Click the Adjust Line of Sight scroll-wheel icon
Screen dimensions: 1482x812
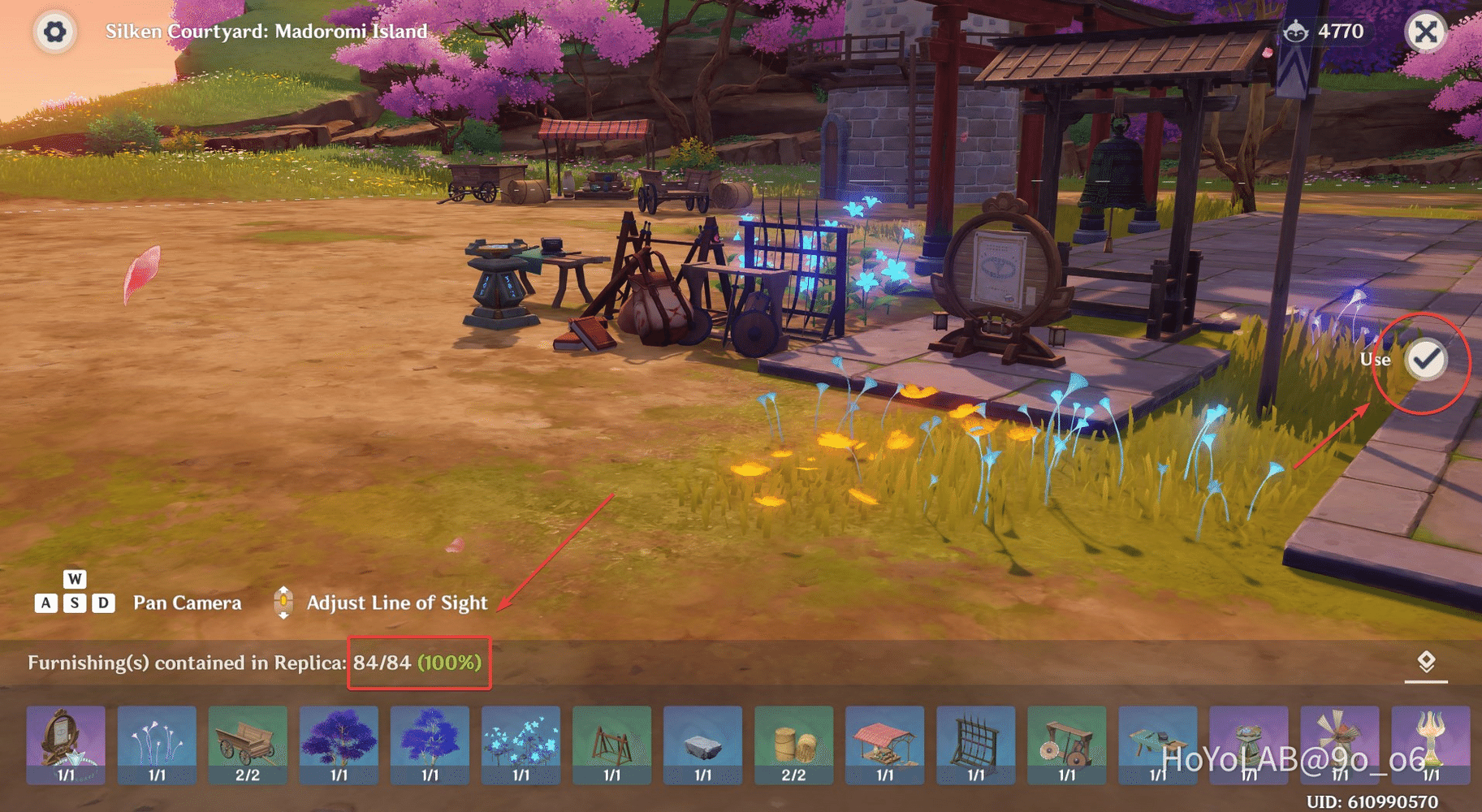(283, 603)
